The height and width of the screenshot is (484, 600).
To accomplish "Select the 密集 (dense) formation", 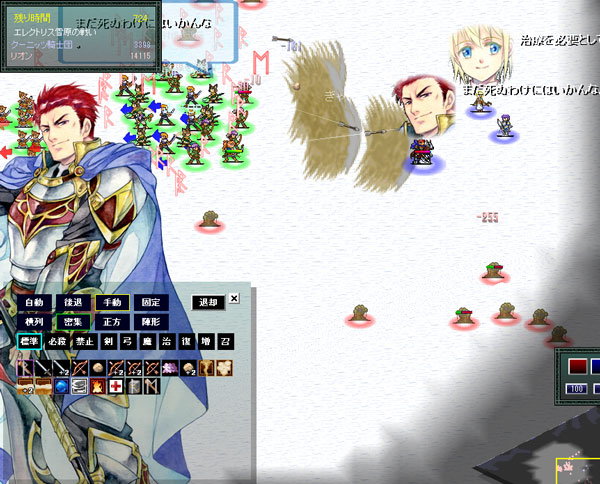I will pyautogui.click(x=73, y=322).
